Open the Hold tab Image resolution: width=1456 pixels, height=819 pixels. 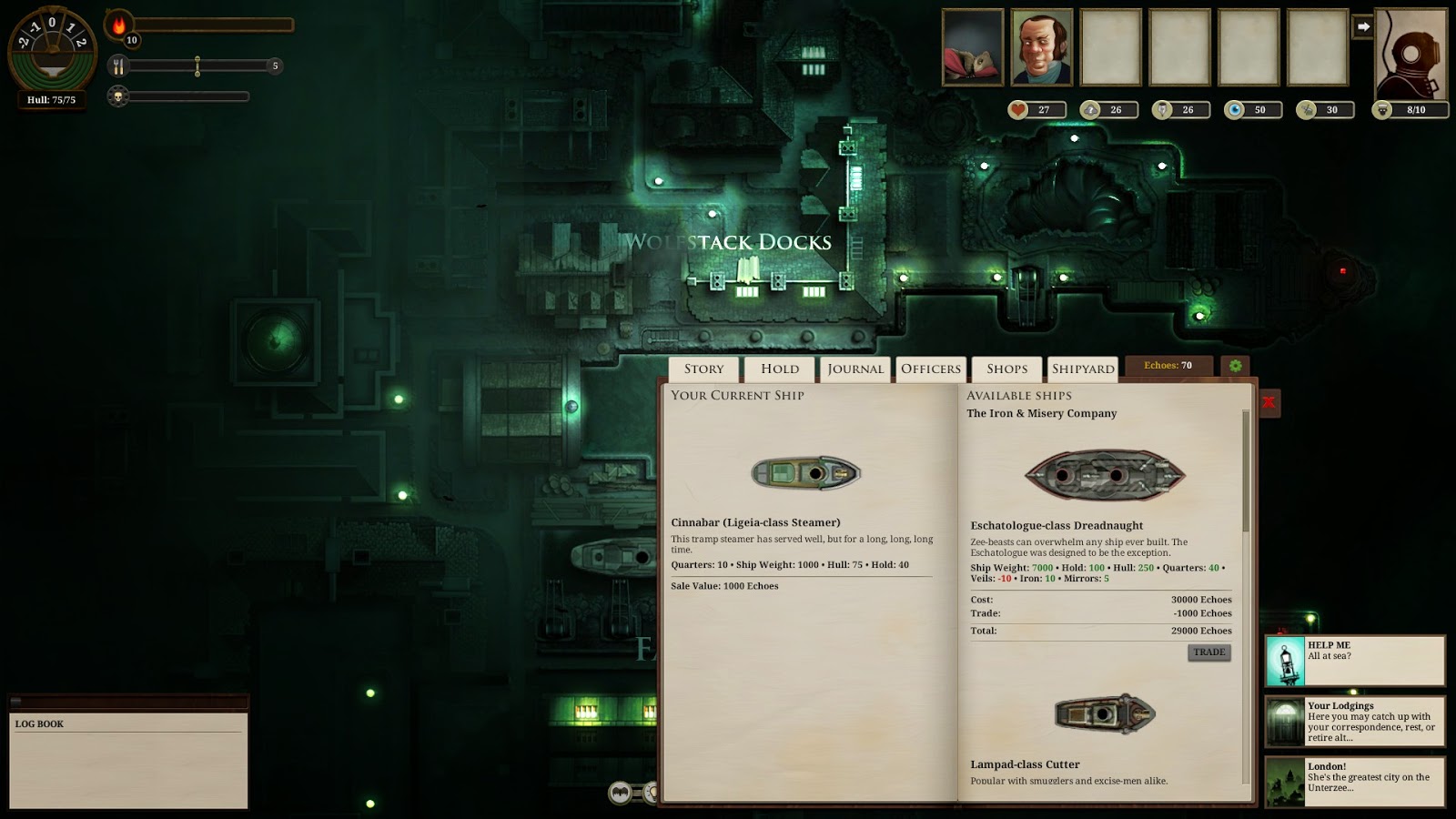pyautogui.click(x=780, y=369)
